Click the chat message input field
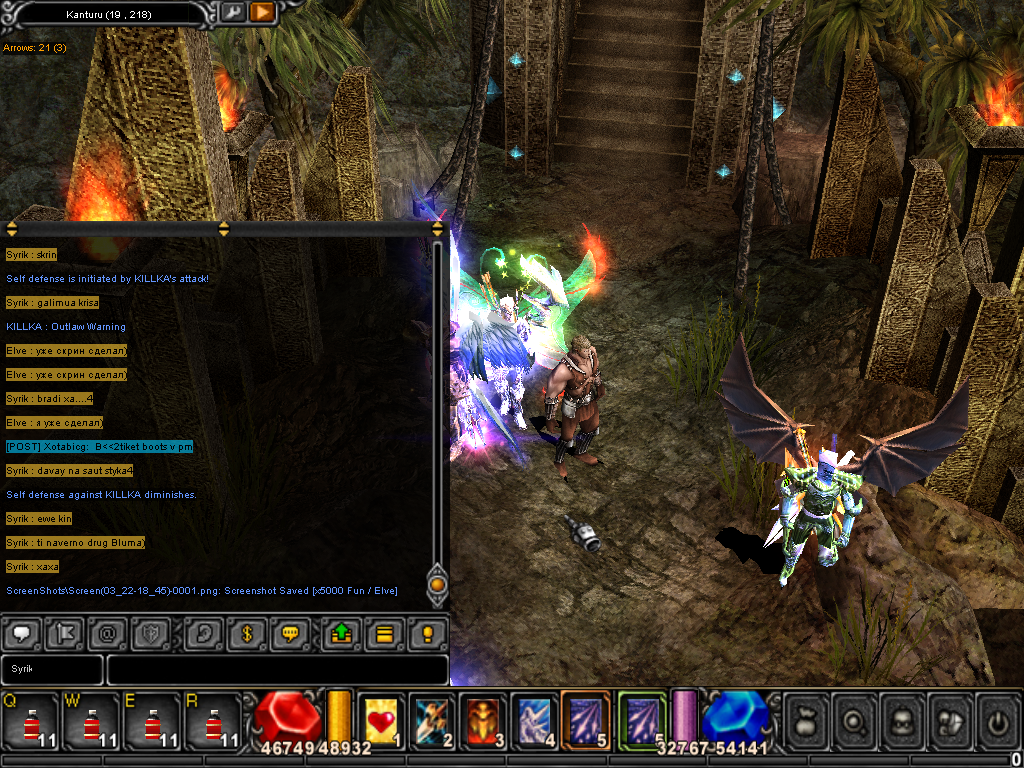The width and height of the screenshot is (1024, 768). coord(277,669)
